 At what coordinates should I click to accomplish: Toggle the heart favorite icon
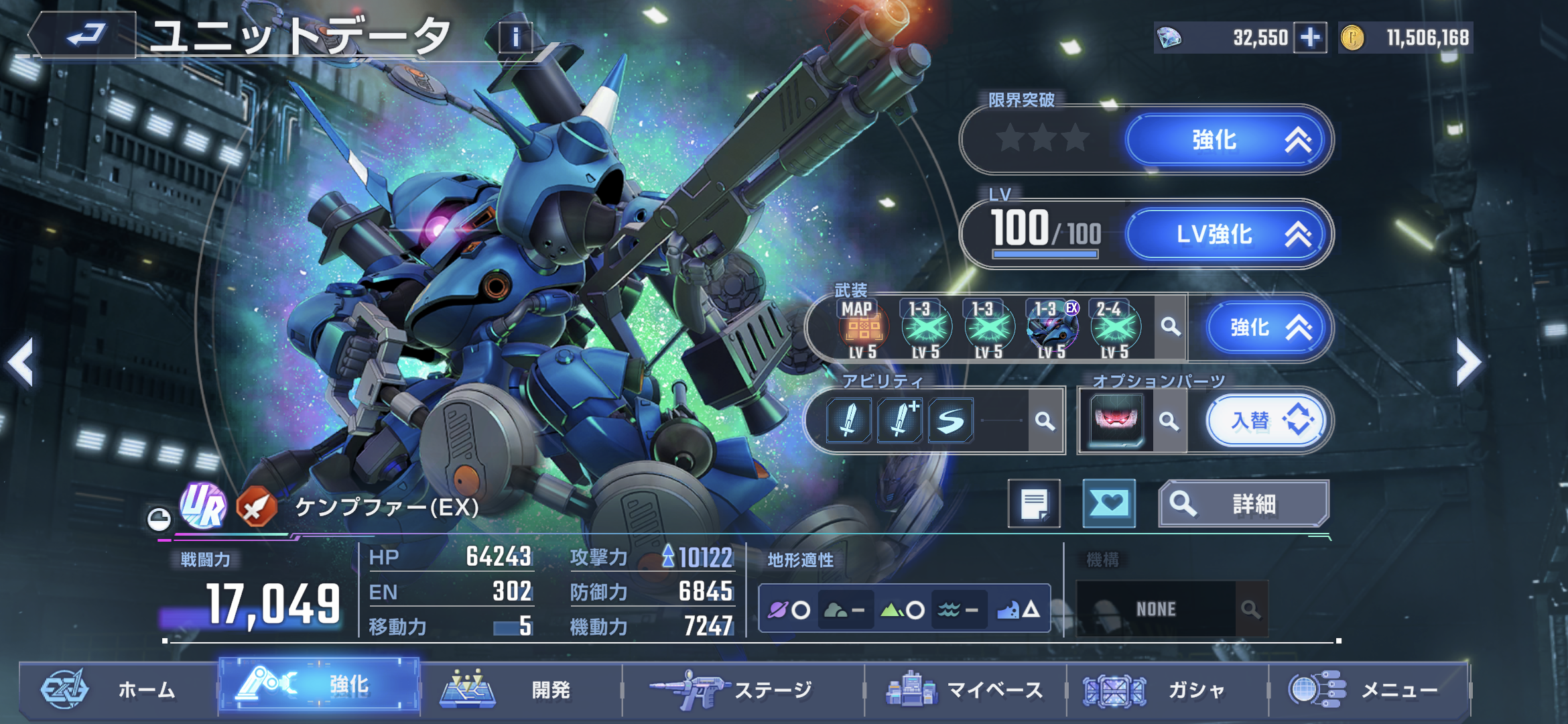[x=1109, y=503]
